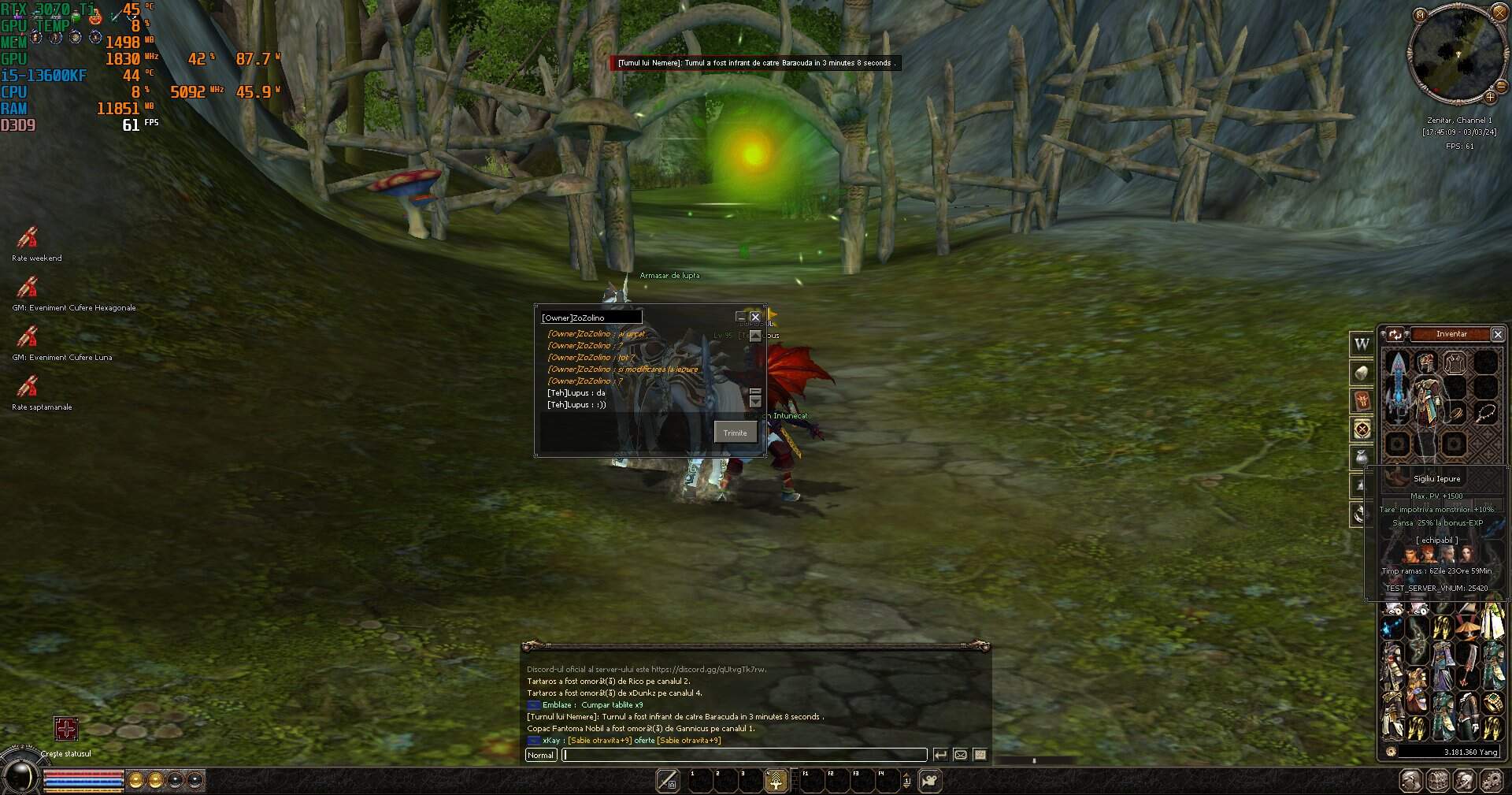
Task: Open the chat log button
Action: (x=980, y=755)
